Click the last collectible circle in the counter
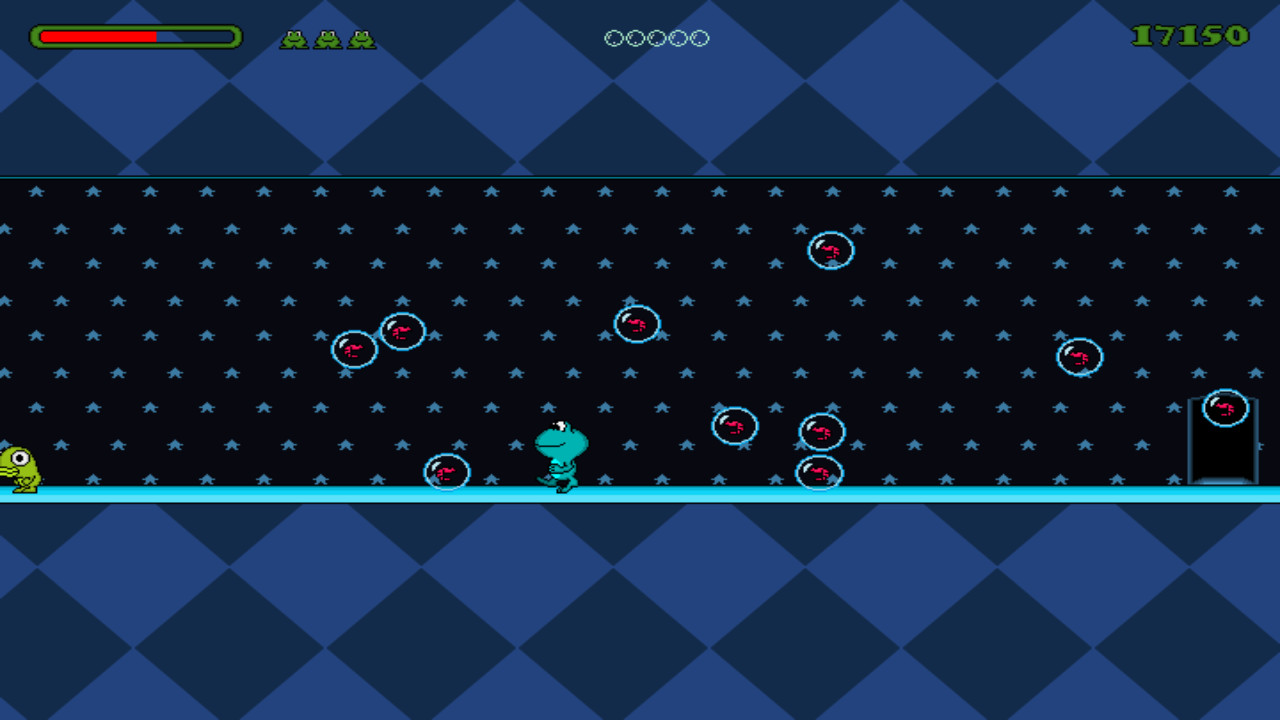The height and width of the screenshot is (720, 1280). (697, 37)
